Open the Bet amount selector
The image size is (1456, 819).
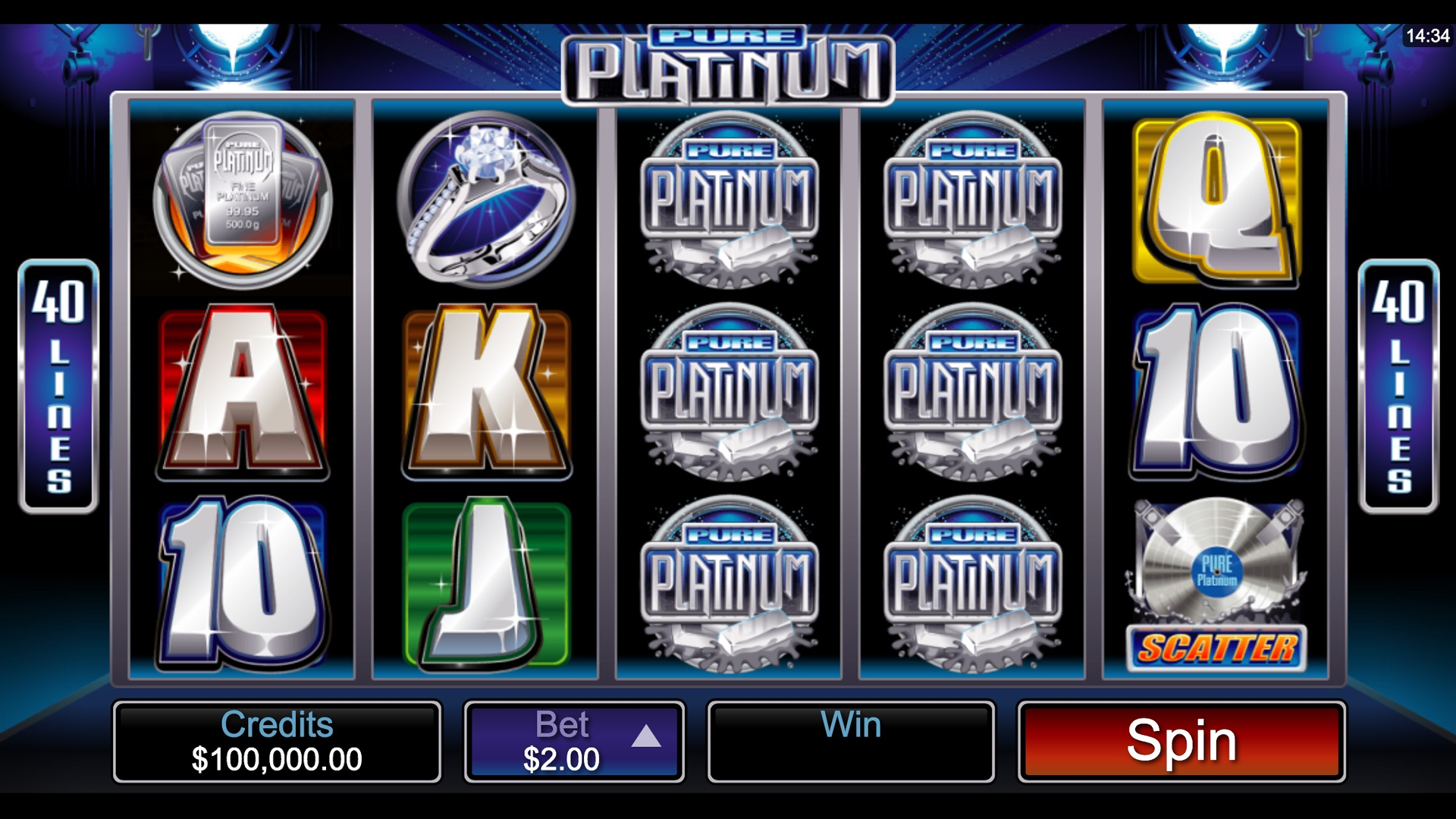(574, 741)
